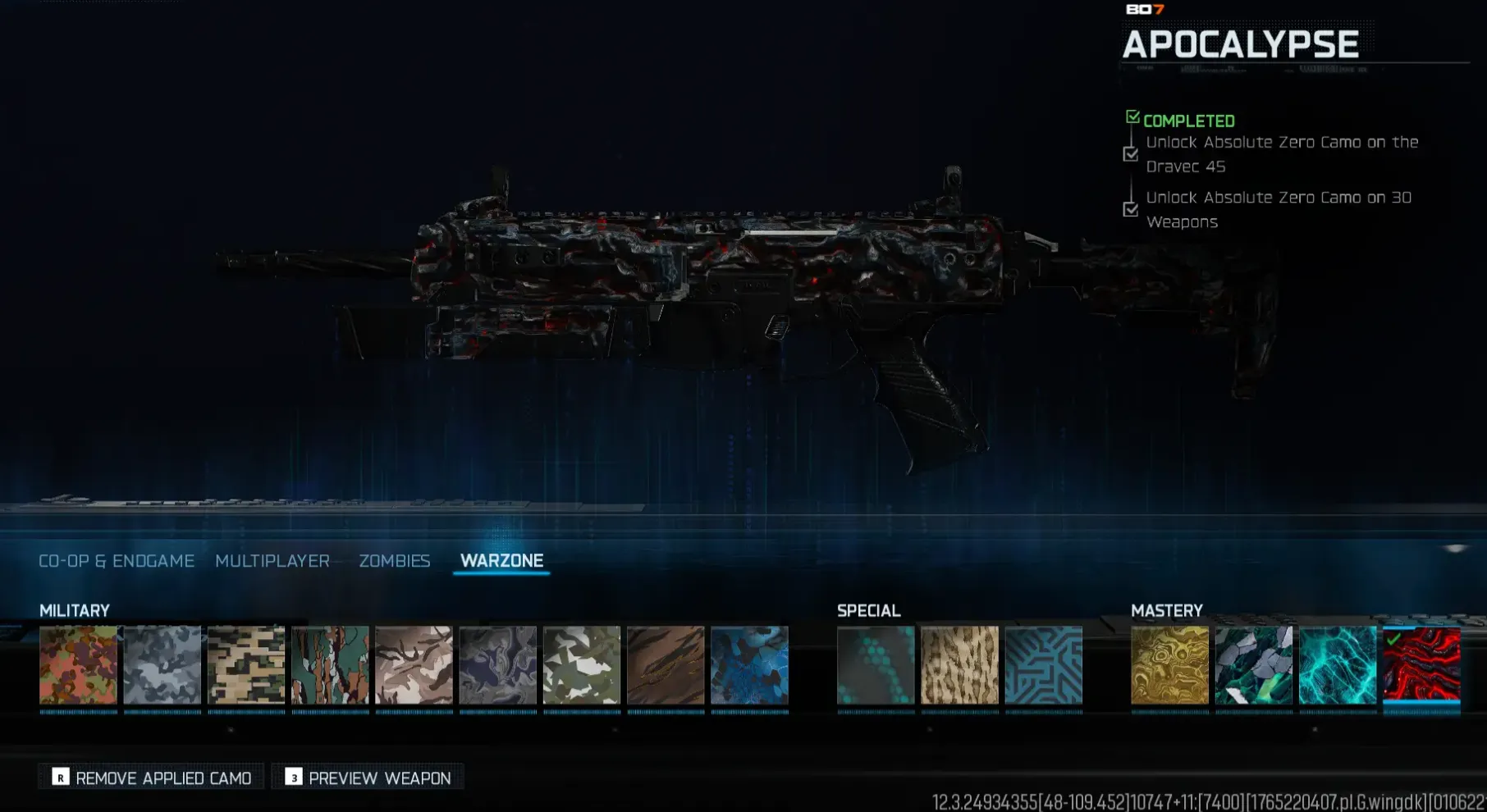This screenshot has width=1487, height=812.
Task: Open the MULTIPLAYER camo tab
Action: (x=272, y=561)
